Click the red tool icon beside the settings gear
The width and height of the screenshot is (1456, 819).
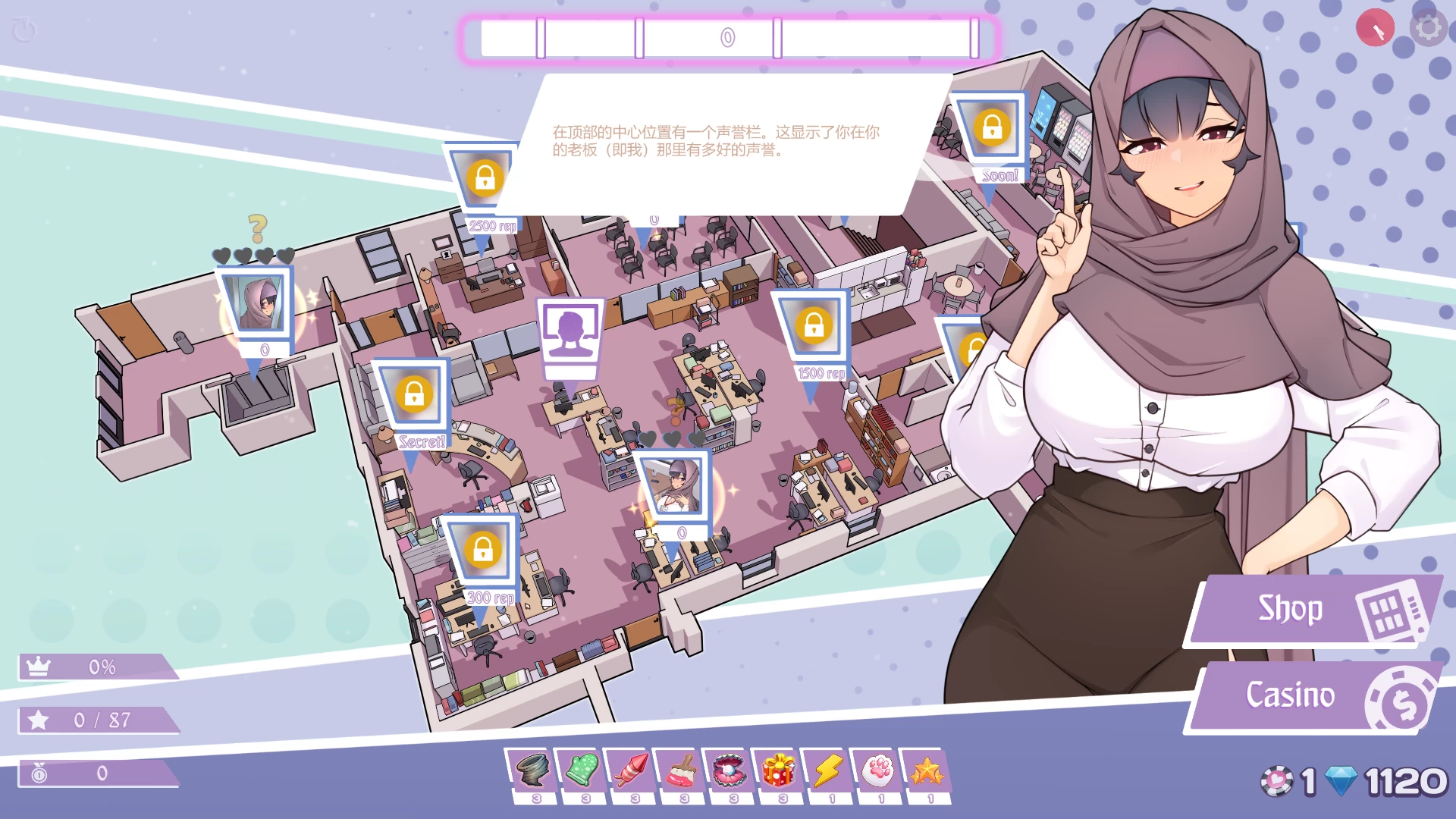pos(1375,27)
